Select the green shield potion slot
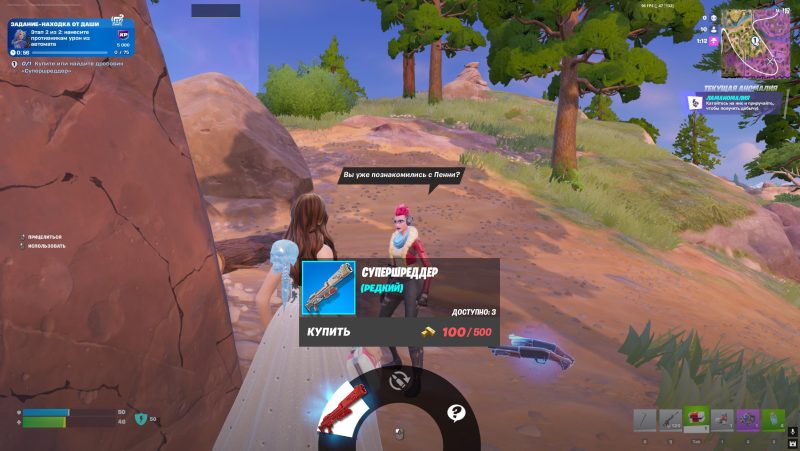Image resolution: width=800 pixels, height=451 pixels. [x=773, y=420]
